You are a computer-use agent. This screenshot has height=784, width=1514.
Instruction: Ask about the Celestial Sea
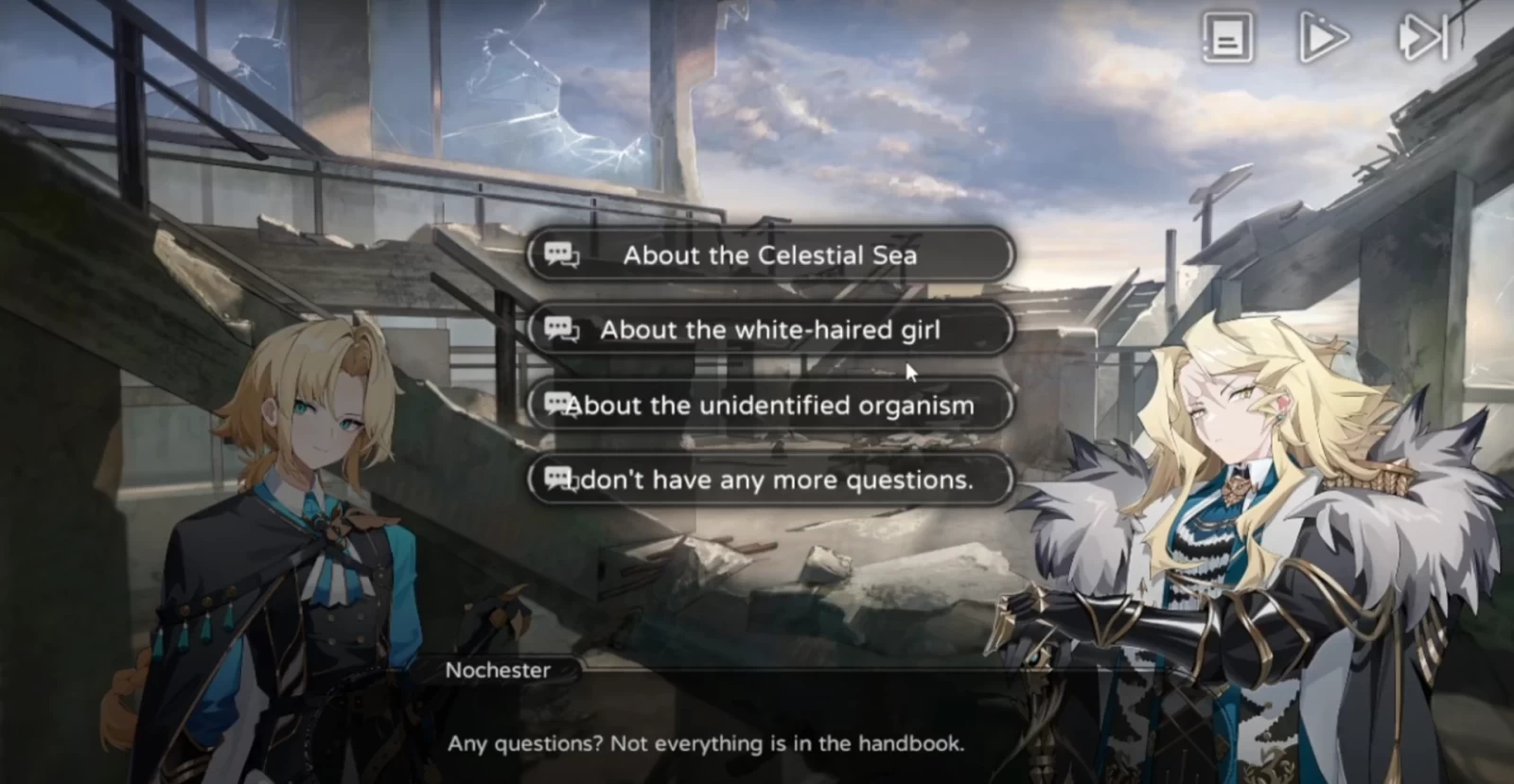(769, 255)
